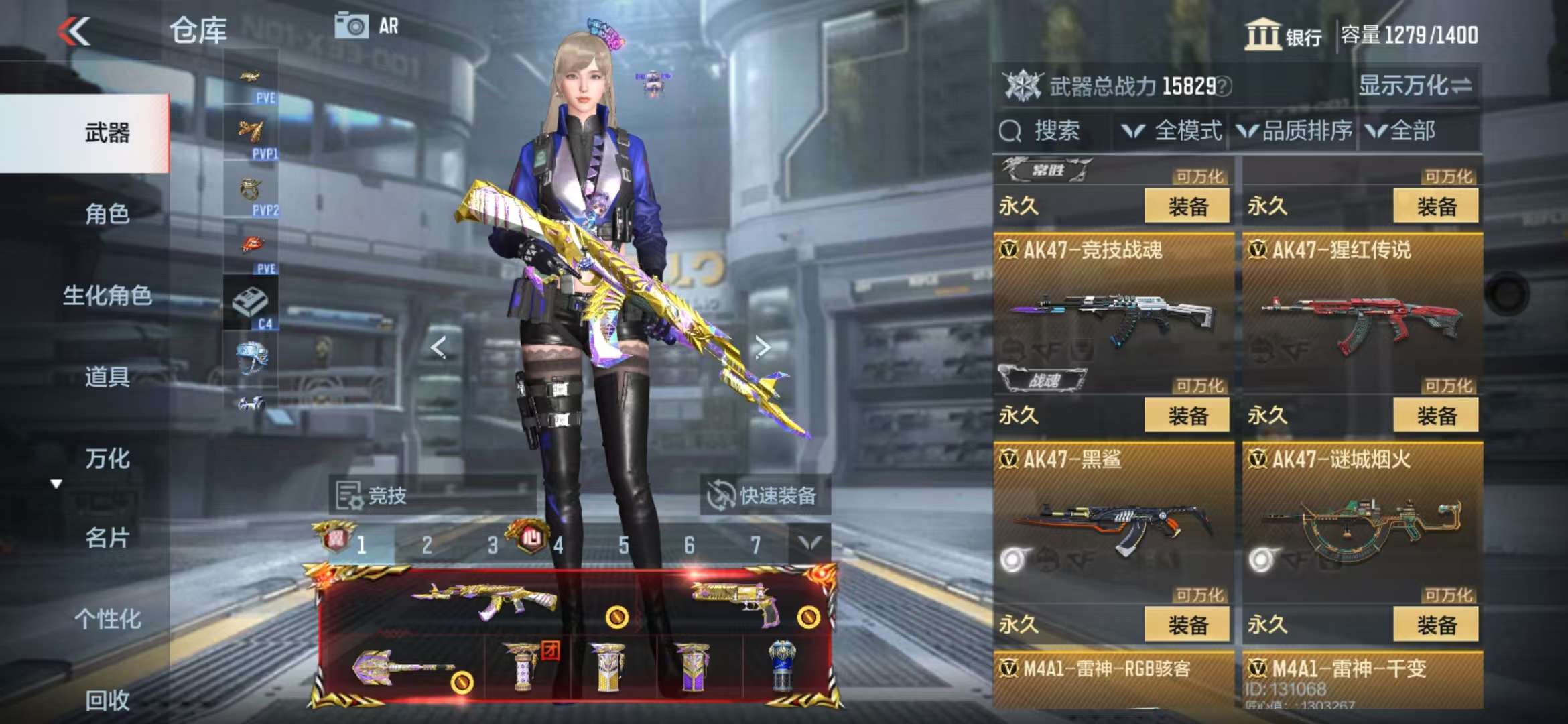The image size is (1568, 724).
Task: Open the 生化角色 tab
Action: 107,295
